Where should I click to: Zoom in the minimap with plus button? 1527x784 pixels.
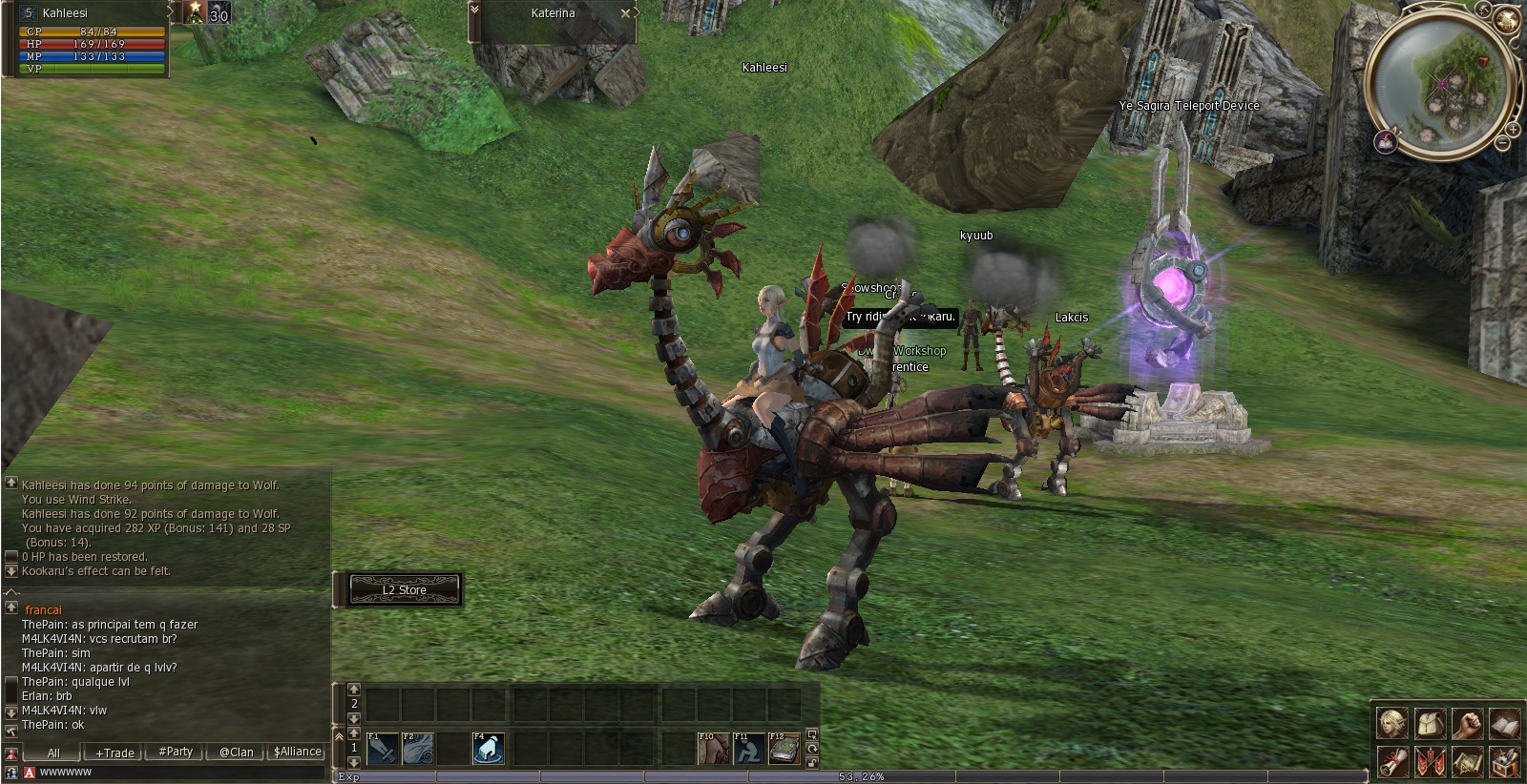(x=1514, y=128)
